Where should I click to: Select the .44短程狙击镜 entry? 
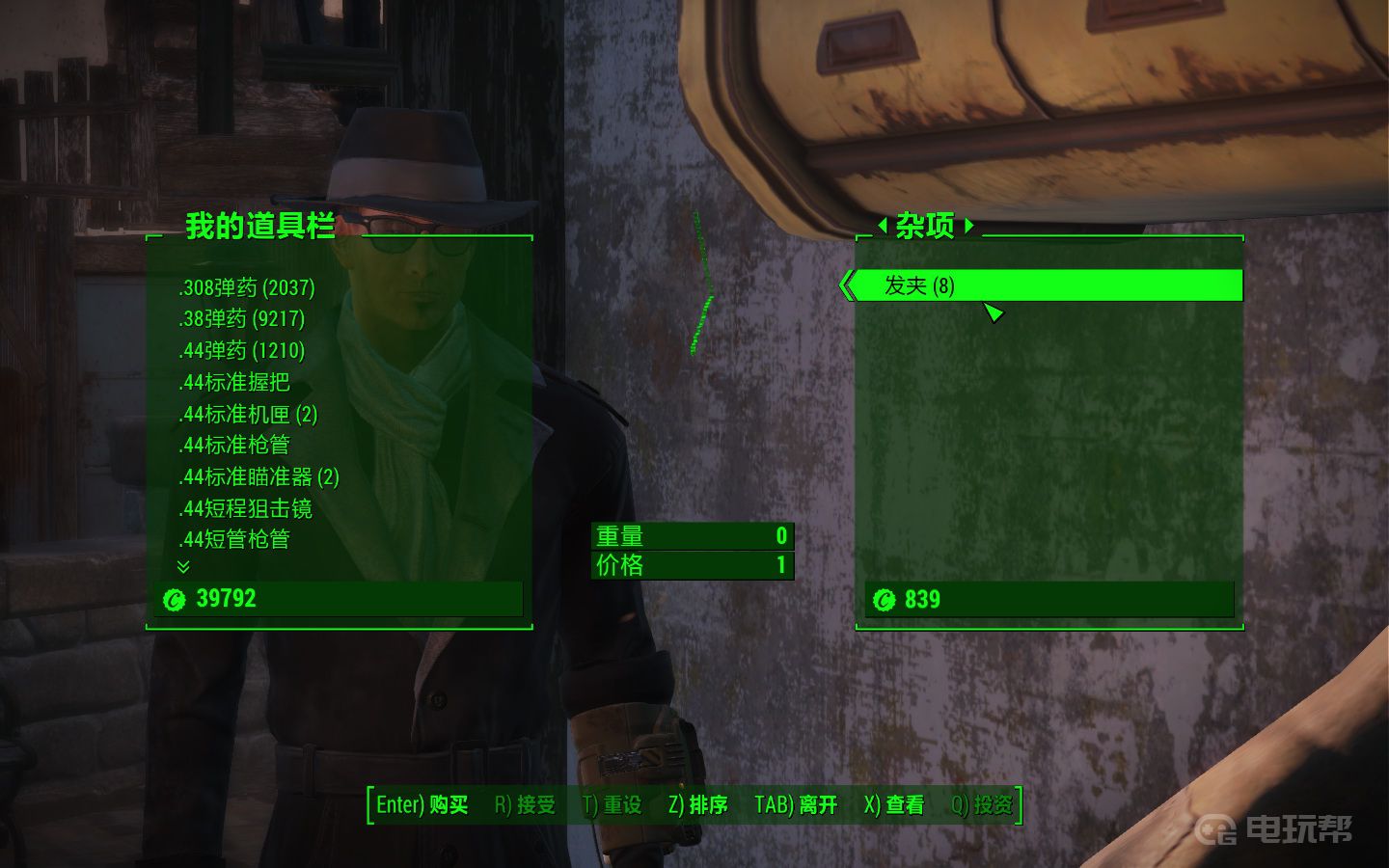tap(245, 508)
